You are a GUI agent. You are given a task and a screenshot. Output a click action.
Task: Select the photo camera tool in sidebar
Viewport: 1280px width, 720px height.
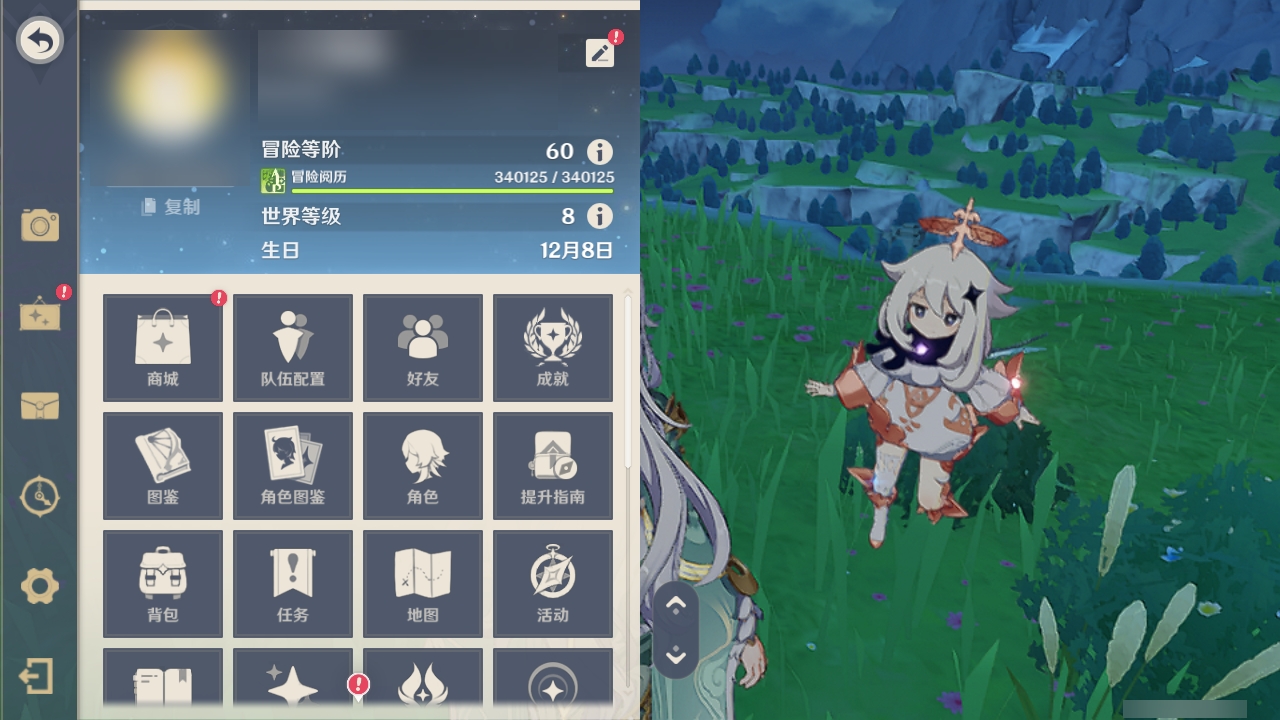(38, 226)
